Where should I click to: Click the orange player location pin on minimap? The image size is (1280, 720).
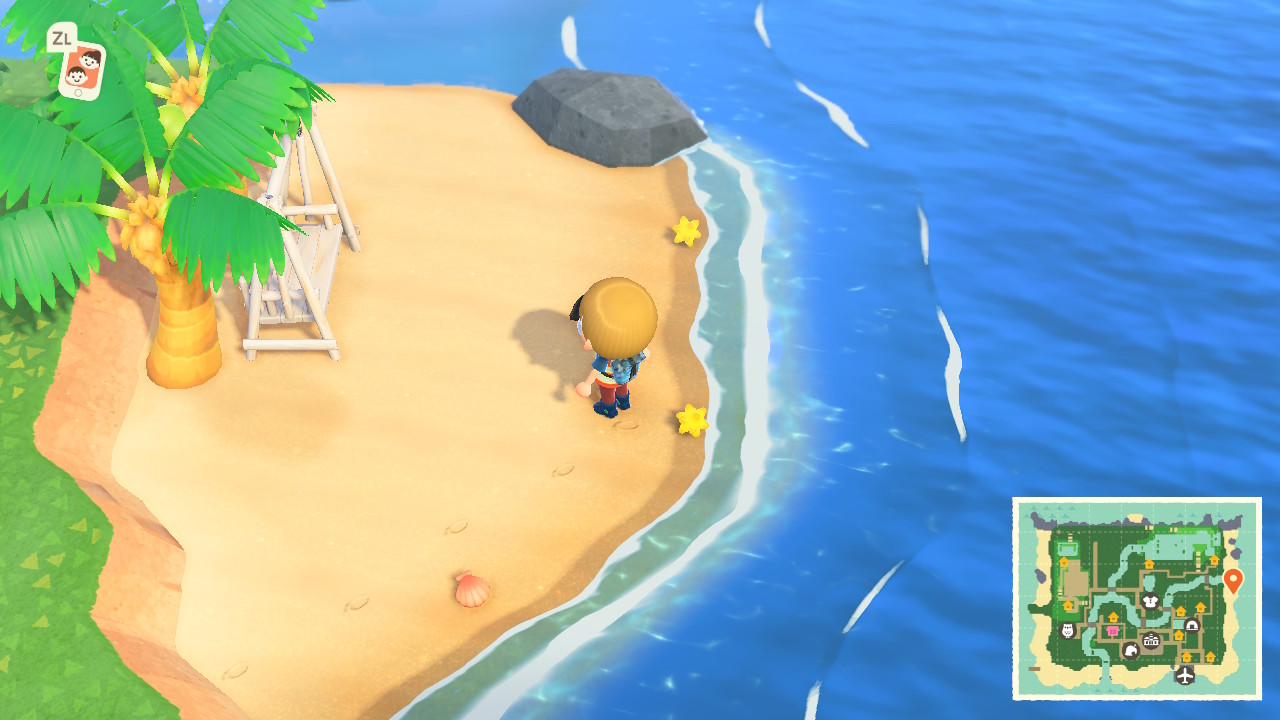[x=1233, y=580]
